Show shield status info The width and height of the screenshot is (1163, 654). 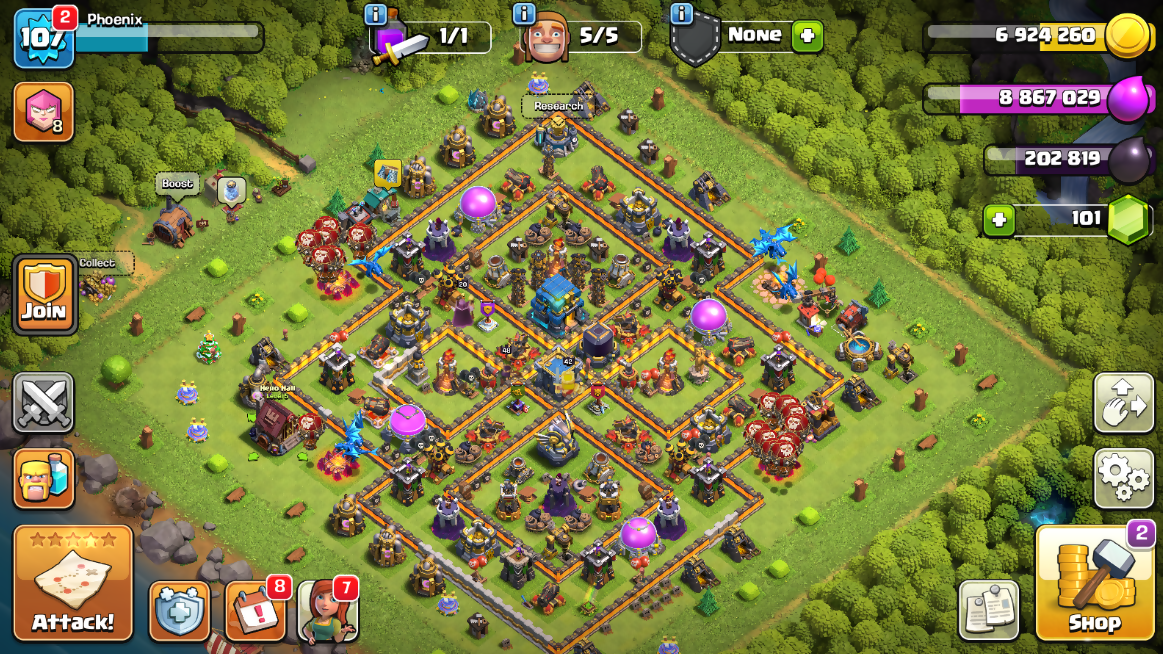point(682,14)
